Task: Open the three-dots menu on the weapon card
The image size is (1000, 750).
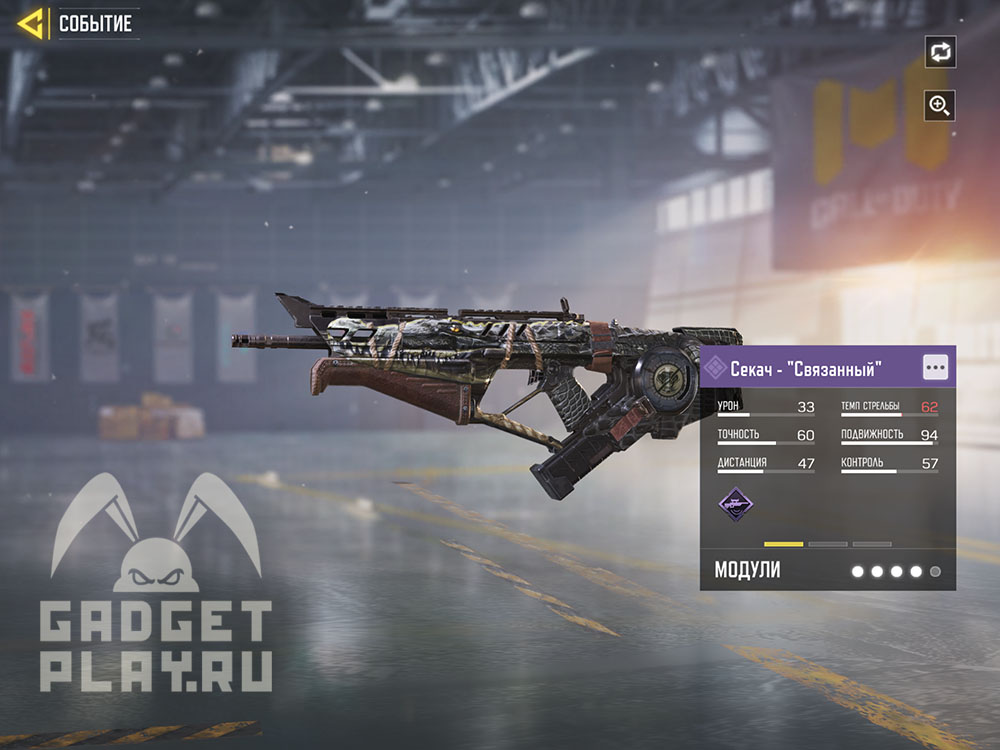Action: [935, 367]
